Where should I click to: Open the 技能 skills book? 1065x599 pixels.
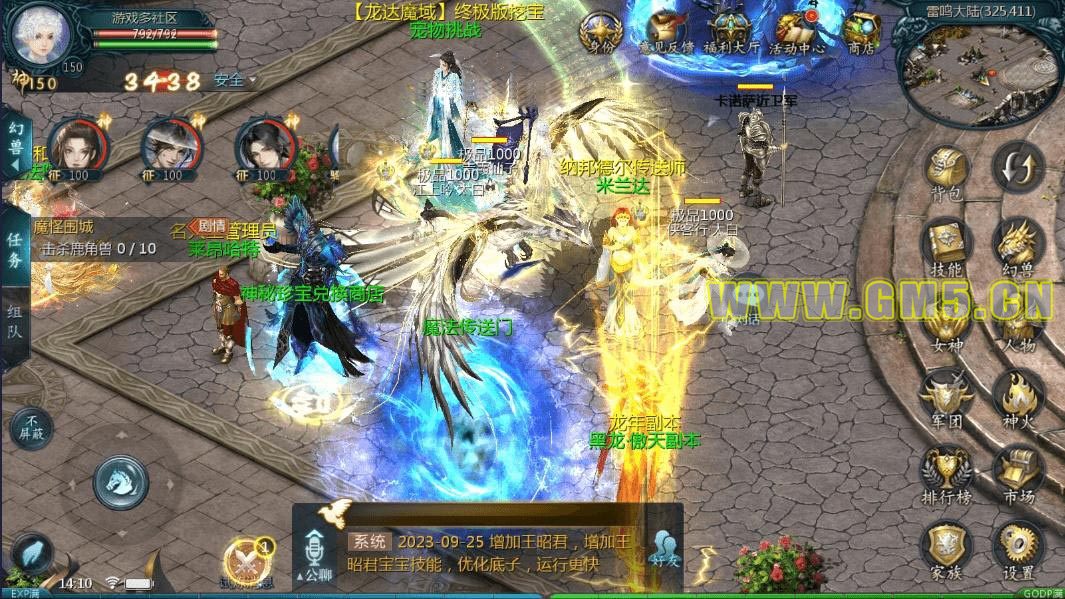click(x=946, y=245)
